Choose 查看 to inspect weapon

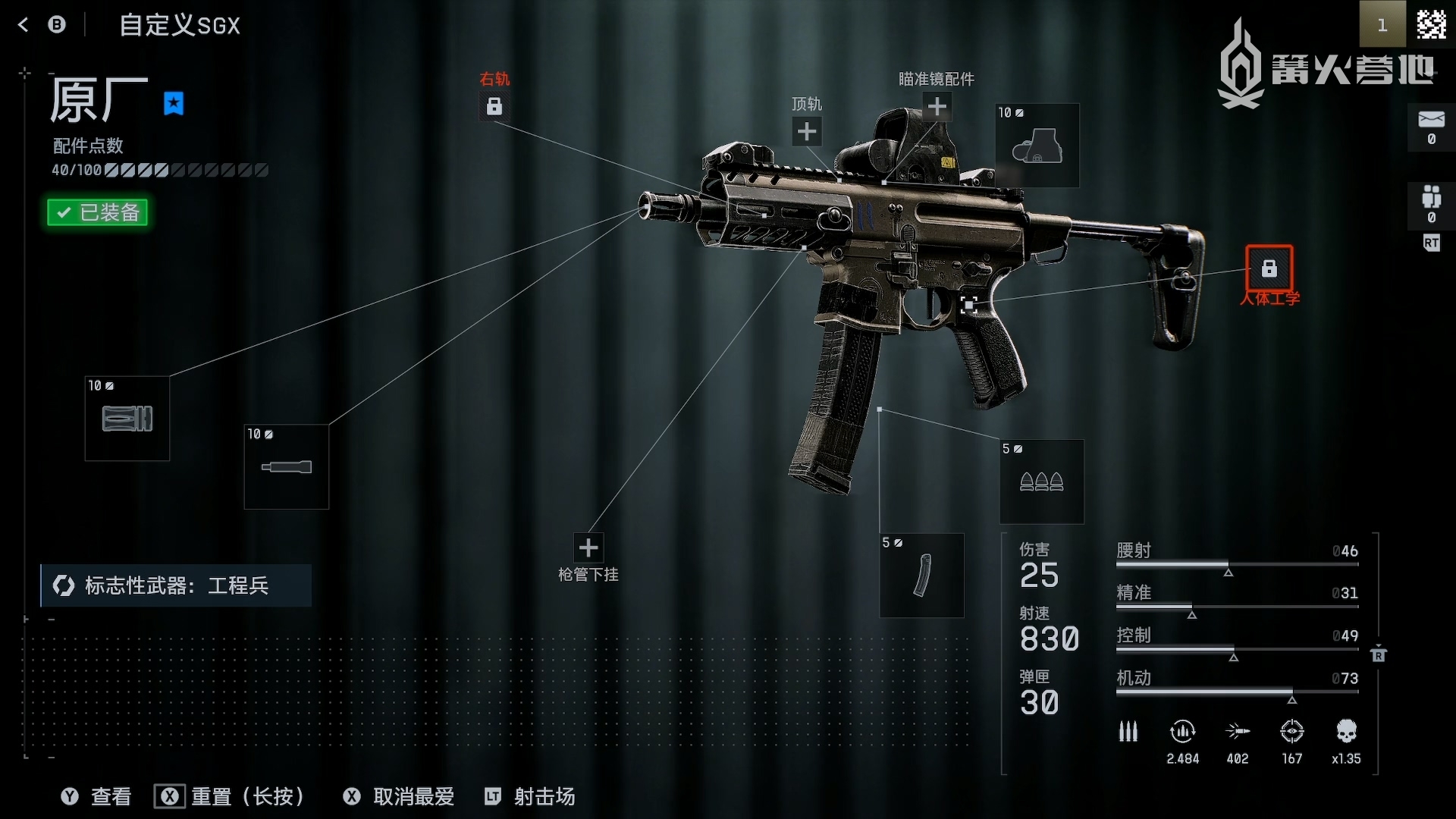click(x=96, y=796)
